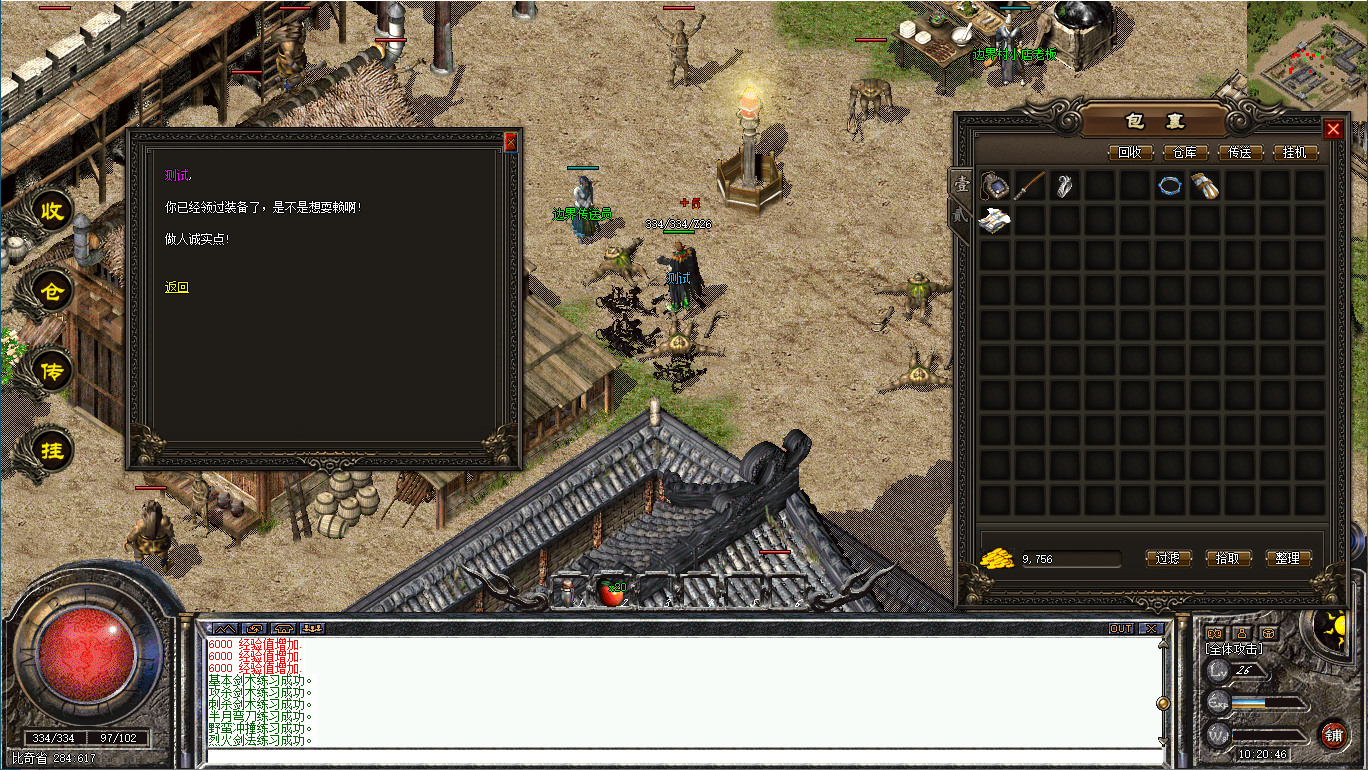Sort the bag with the 整理 button
1368x770 pixels.
tap(1288, 558)
